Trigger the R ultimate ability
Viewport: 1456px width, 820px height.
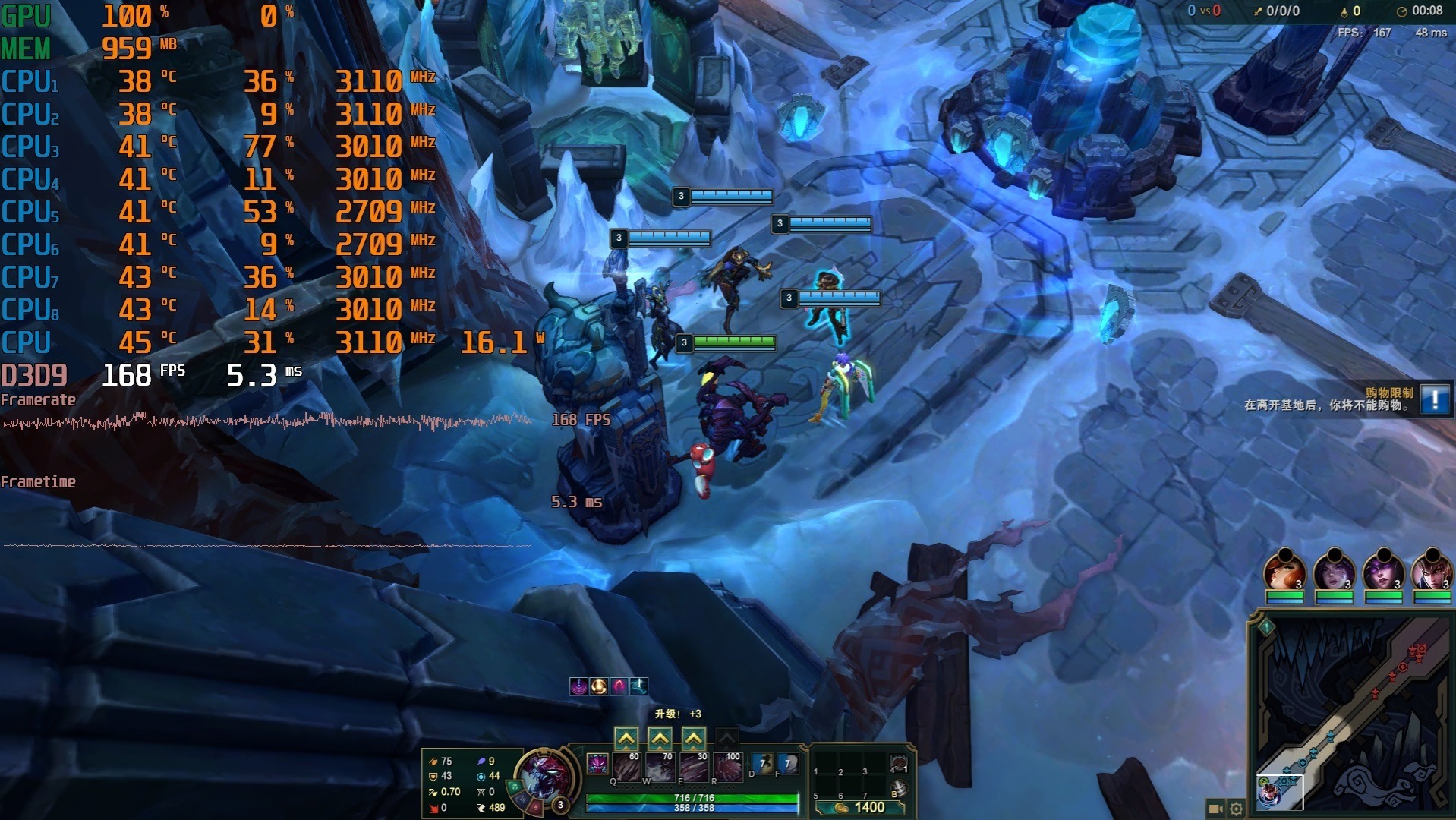pos(727,768)
